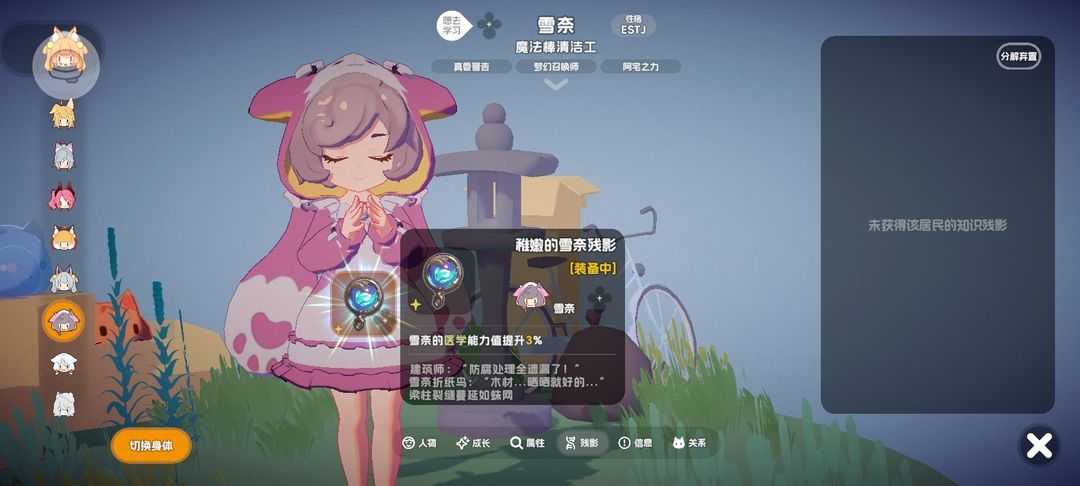
Task: Select the 残影 tab
Action: (581, 443)
